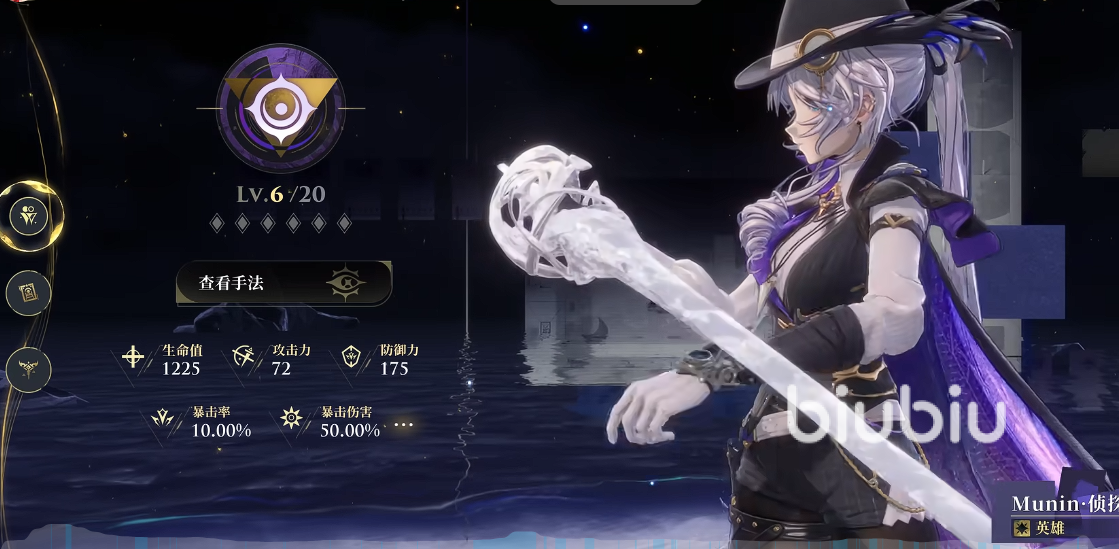Screen dimensions: 1119x549
Task: Select the highlighted character overview tab
Action: coord(29,214)
